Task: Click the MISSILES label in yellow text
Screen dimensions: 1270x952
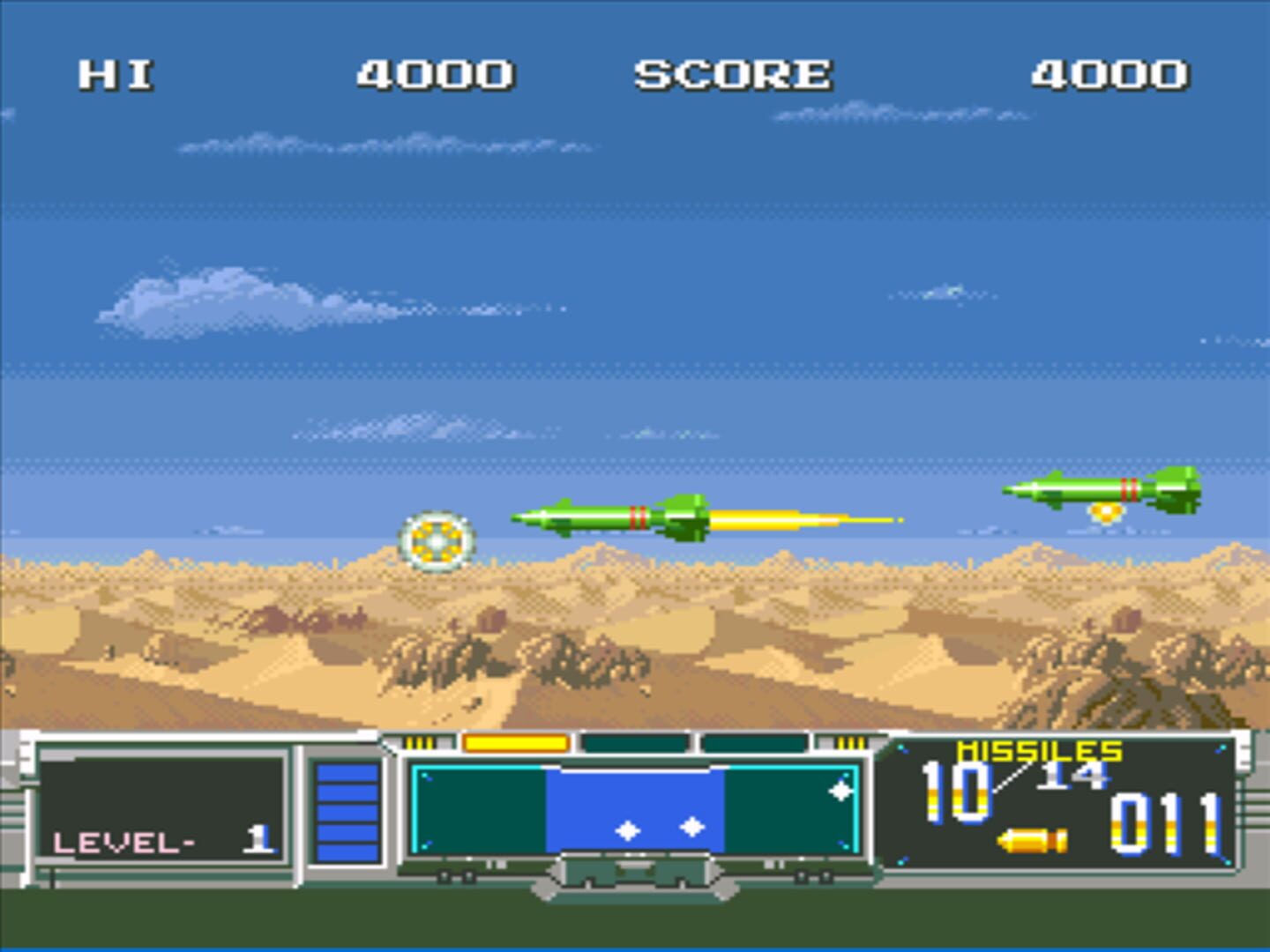Action: pyautogui.click(x=1039, y=753)
